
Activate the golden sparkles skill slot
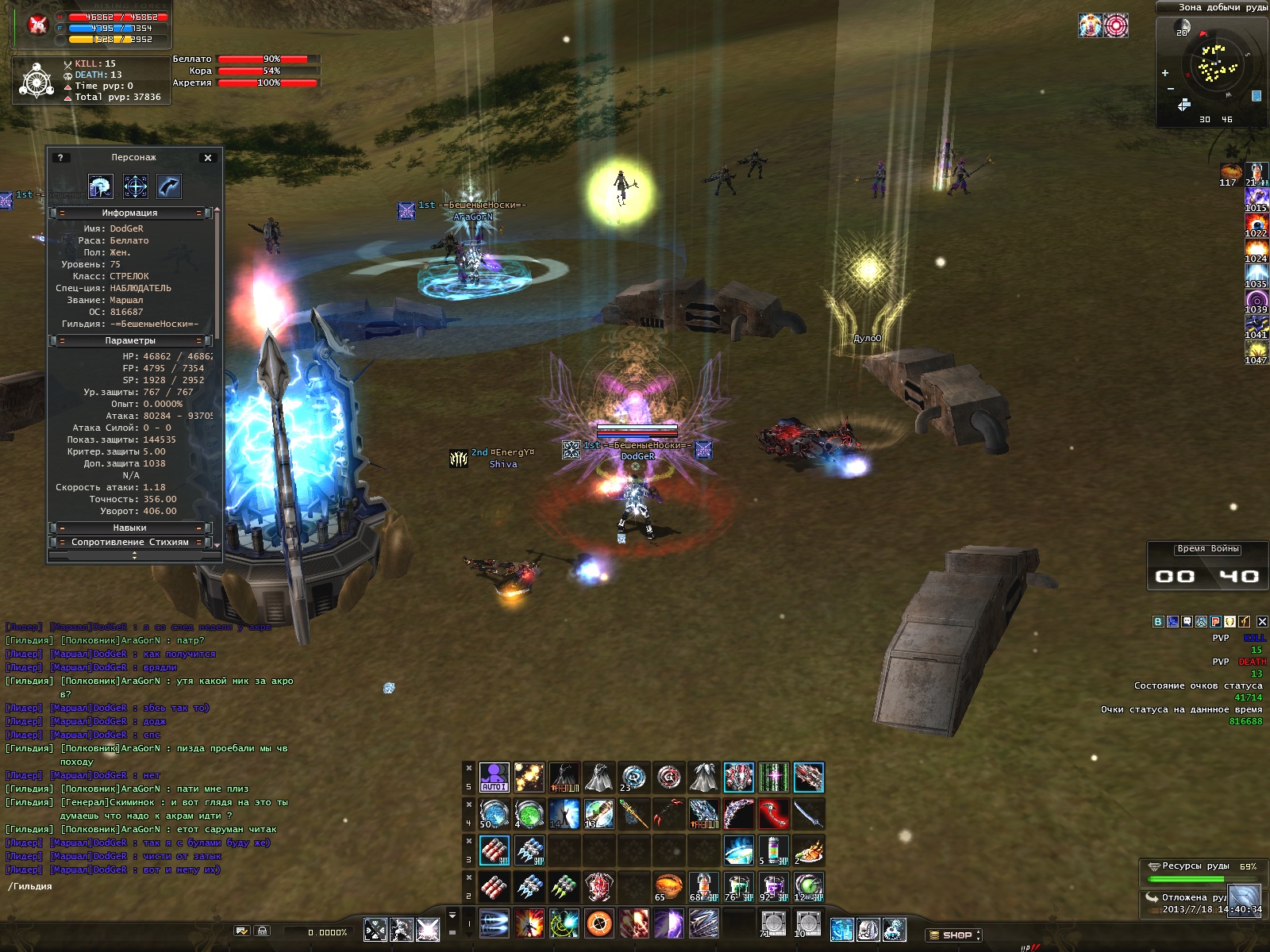(x=529, y=777)
